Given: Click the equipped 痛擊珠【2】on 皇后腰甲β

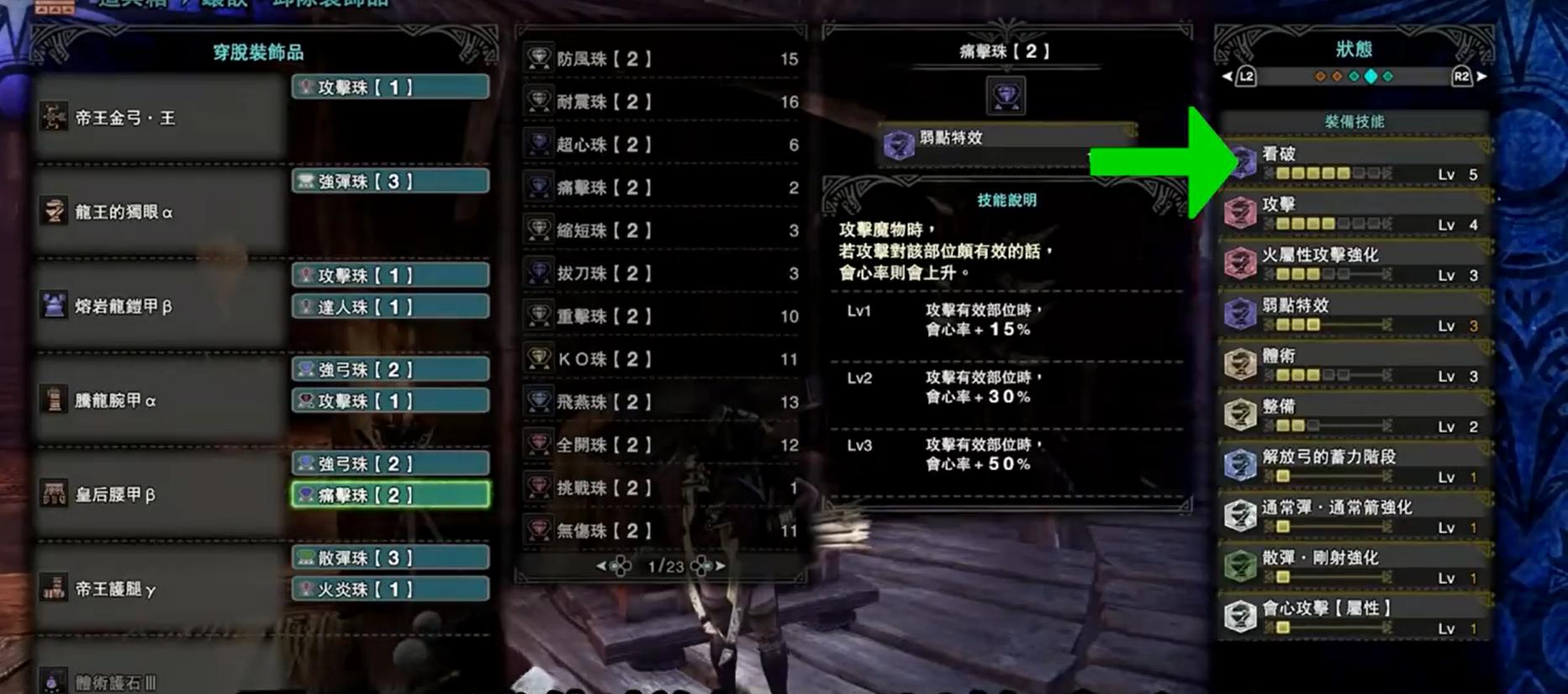Looking at the screenshot, I should pyautogui.click(x=391, y=495).
